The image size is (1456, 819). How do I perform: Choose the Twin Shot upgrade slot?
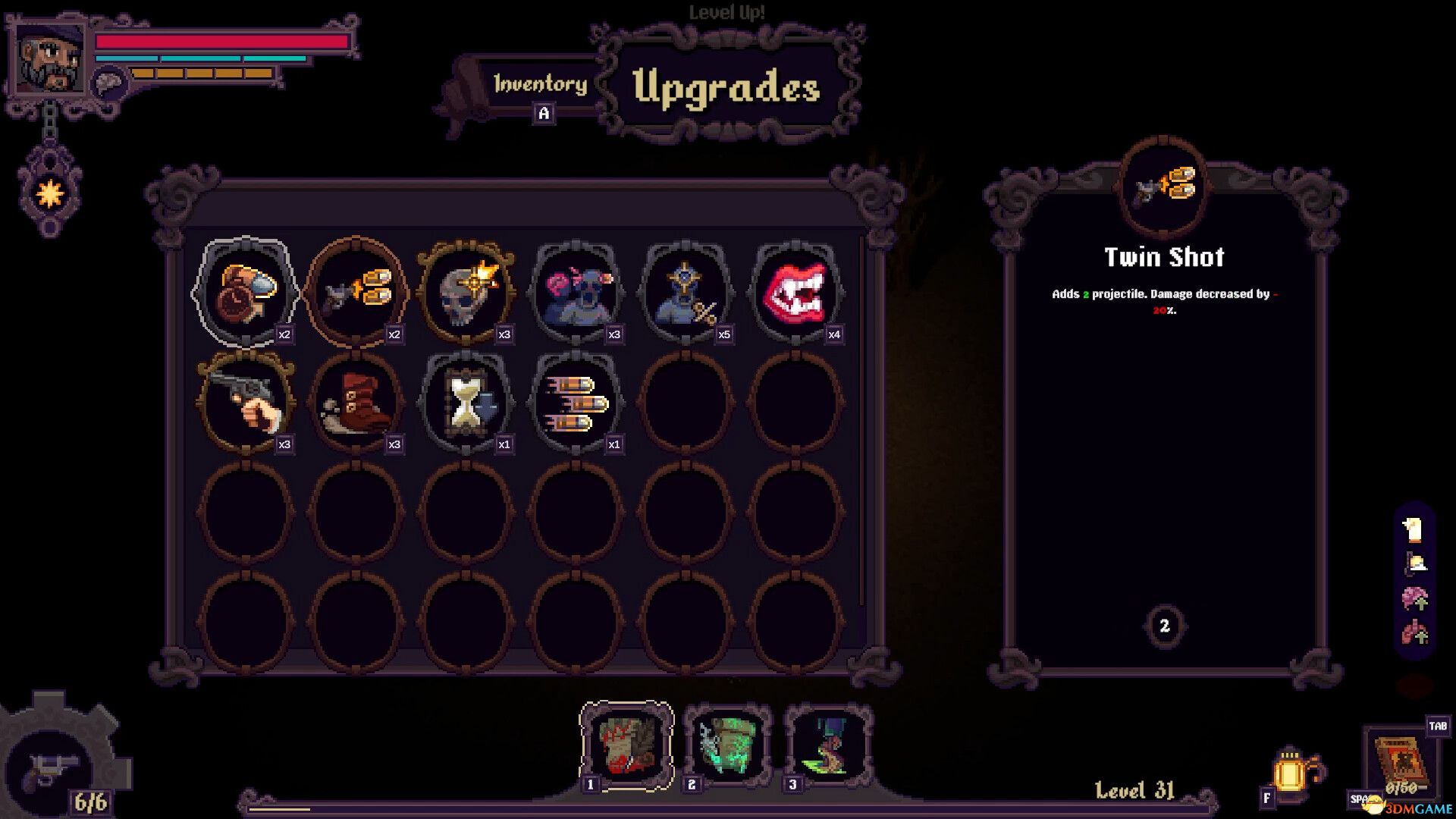356,292
